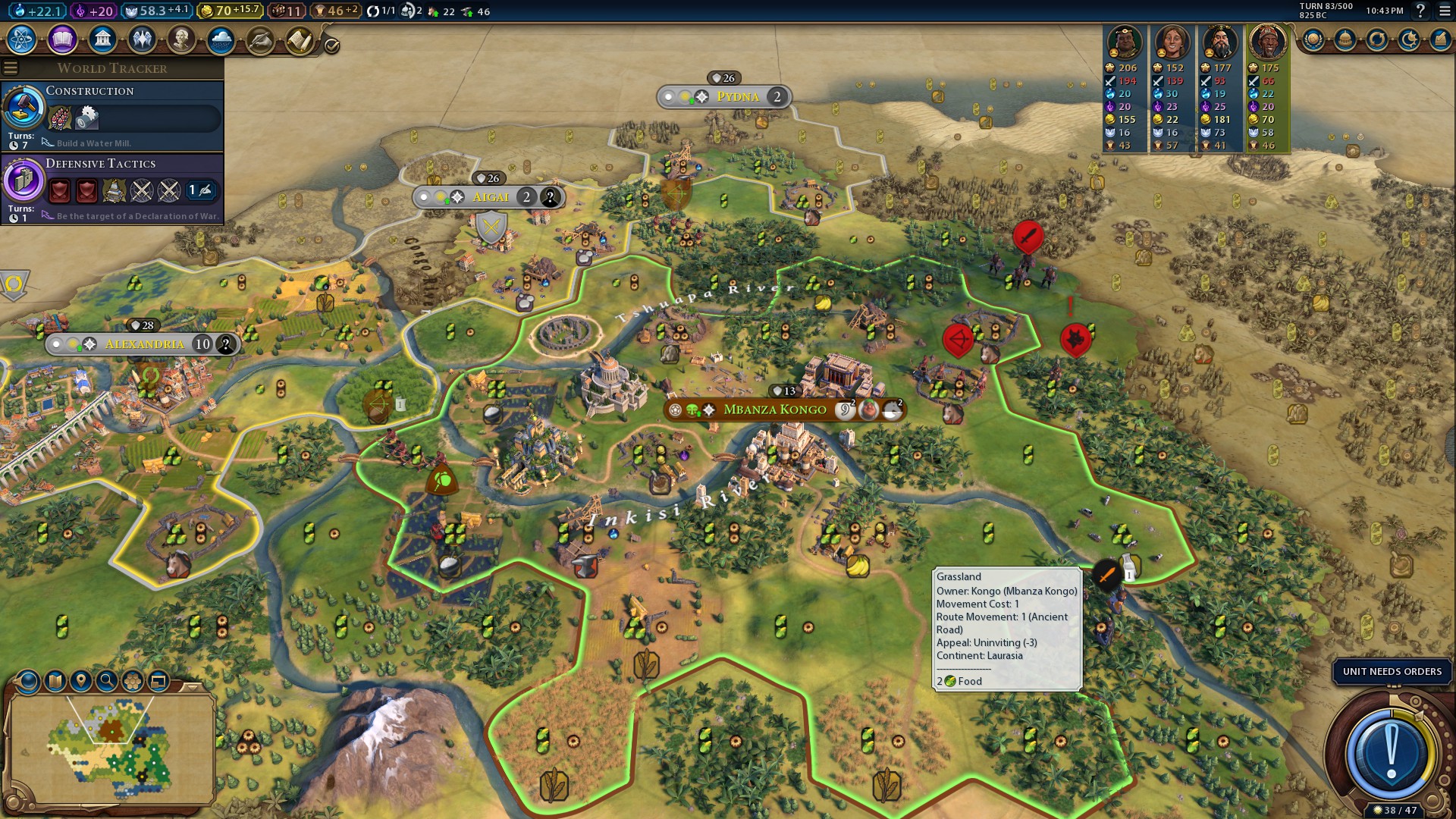Select the bearded crowned leader portrait
This screenshot has width=1456, height=819.
(1219, 42)
